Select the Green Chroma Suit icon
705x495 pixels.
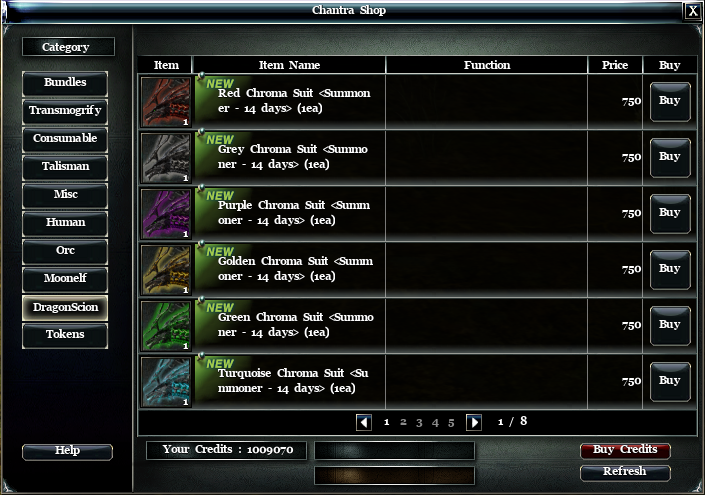click(x=166, y=325)
